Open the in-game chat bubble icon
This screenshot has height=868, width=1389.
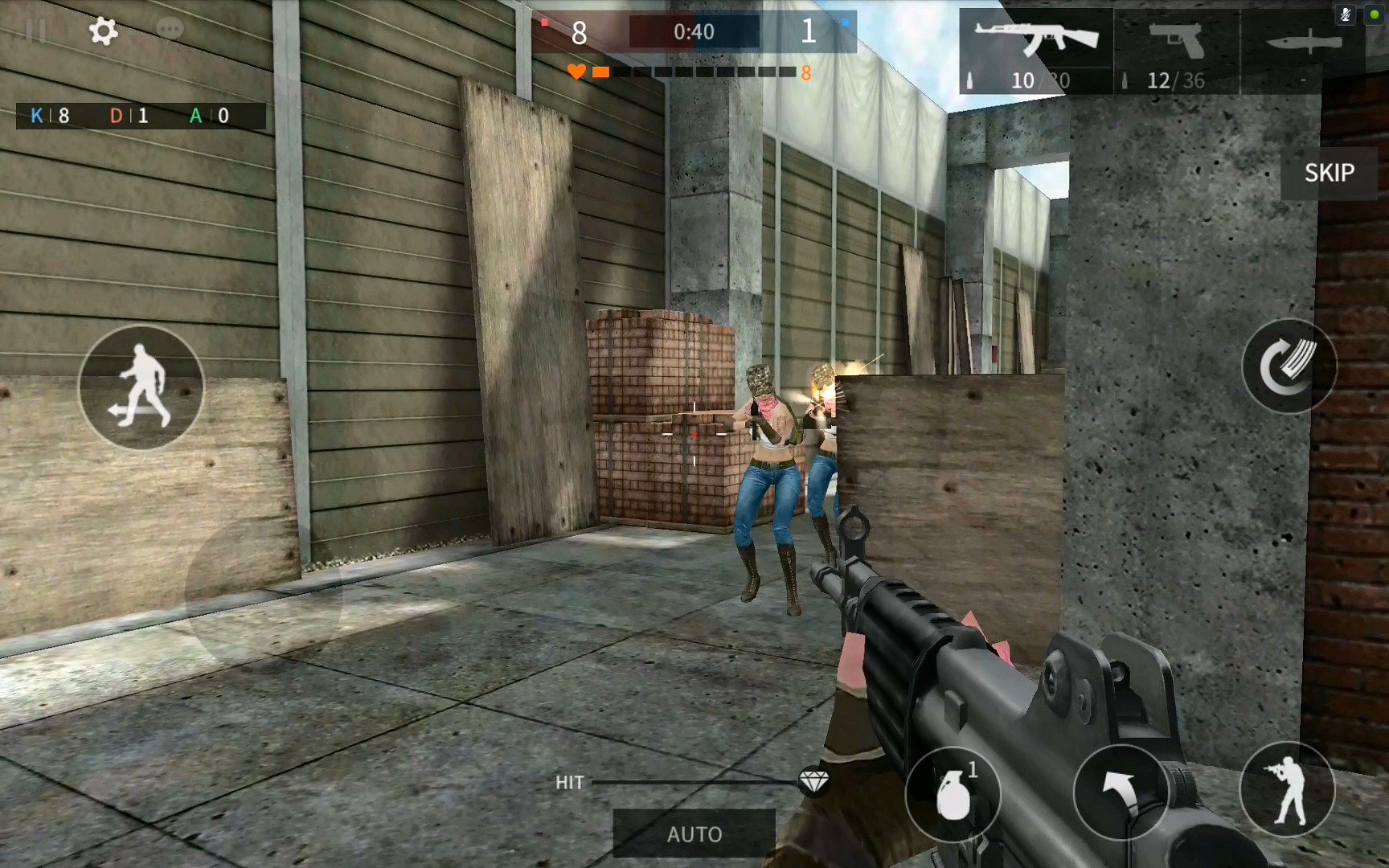click(x=170, y=29)
